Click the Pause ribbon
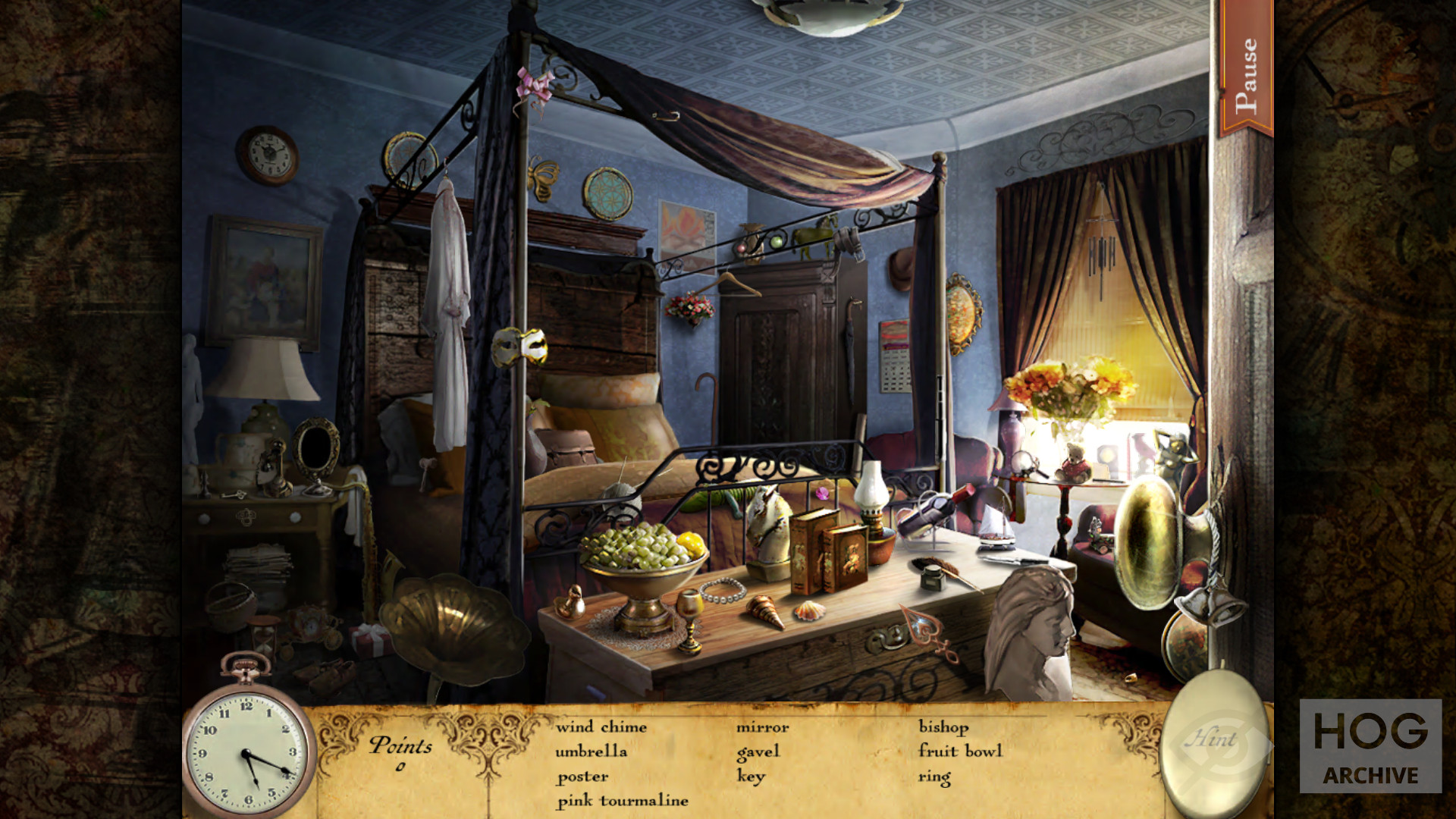 point(1245,74)
